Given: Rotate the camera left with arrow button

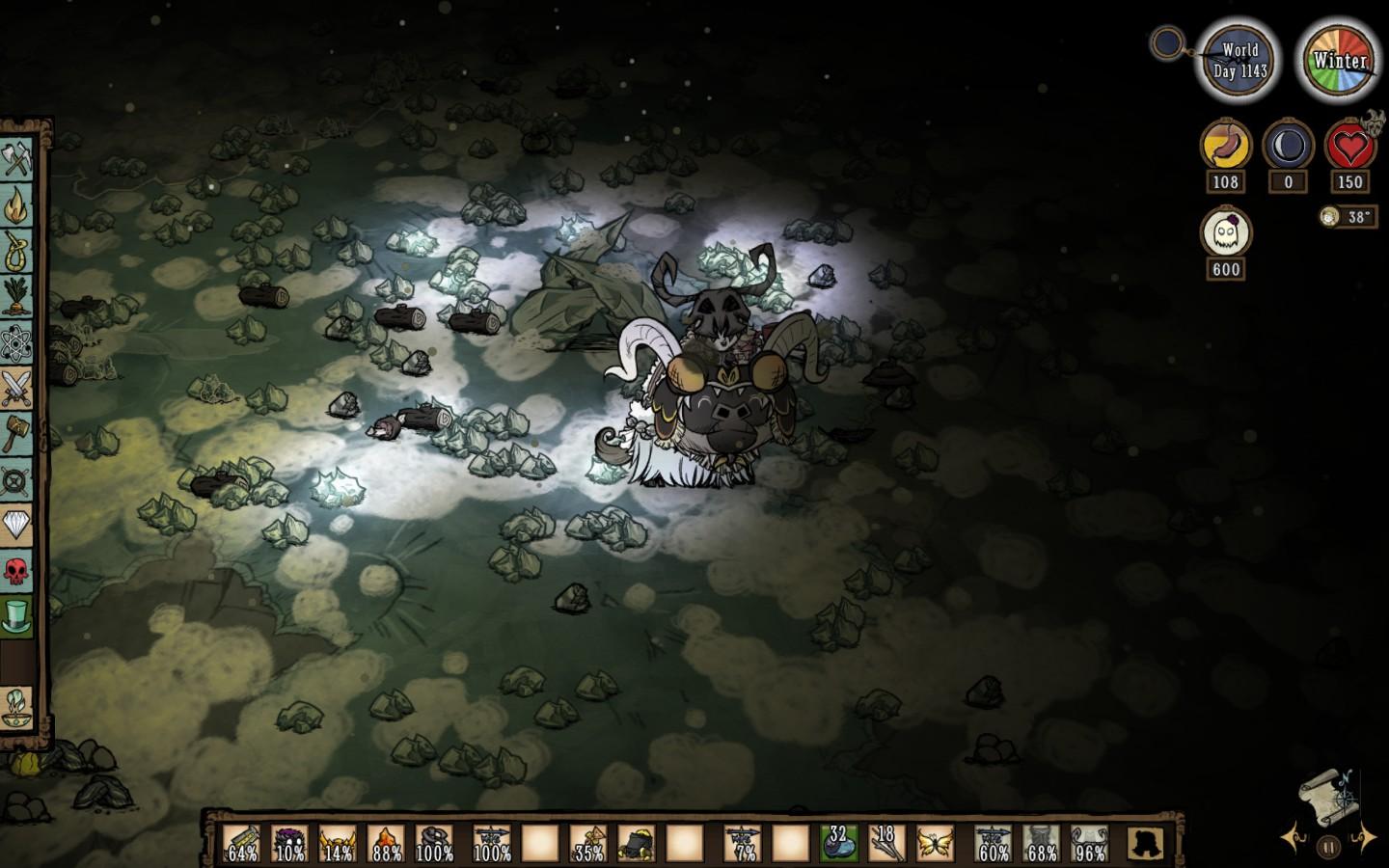Looking at the screenshot, I should click(1292, 836).
